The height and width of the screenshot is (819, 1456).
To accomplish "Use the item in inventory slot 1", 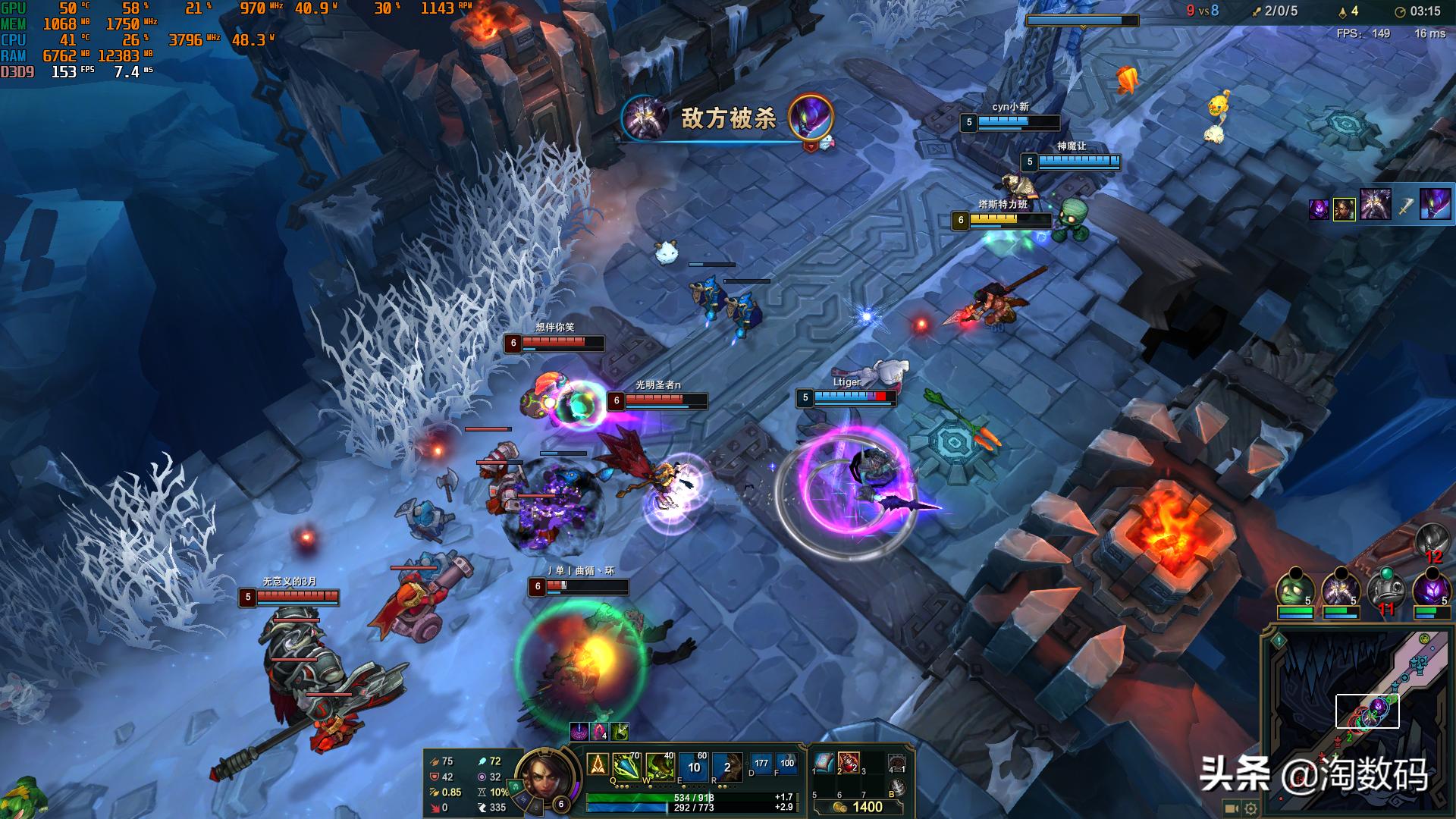I will pyautogui.click(x=824, y=762).
